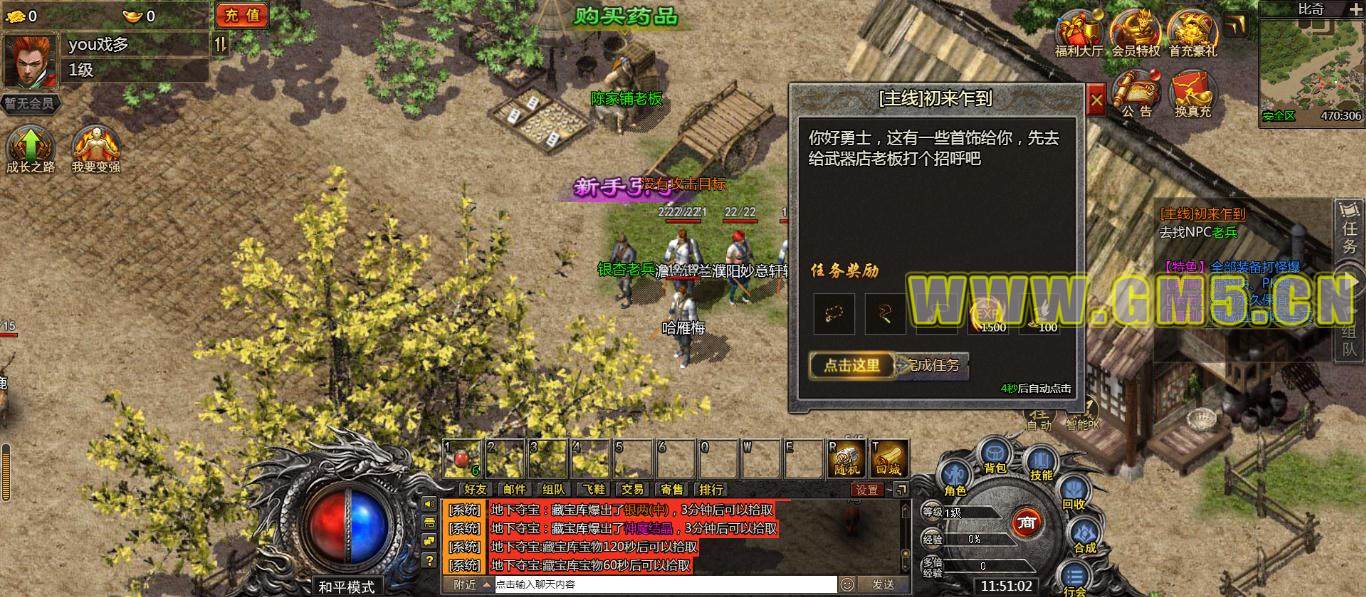Use the 随机 random teleport scroll
The image size is (1366, 597).
click(x=846, y=458)
